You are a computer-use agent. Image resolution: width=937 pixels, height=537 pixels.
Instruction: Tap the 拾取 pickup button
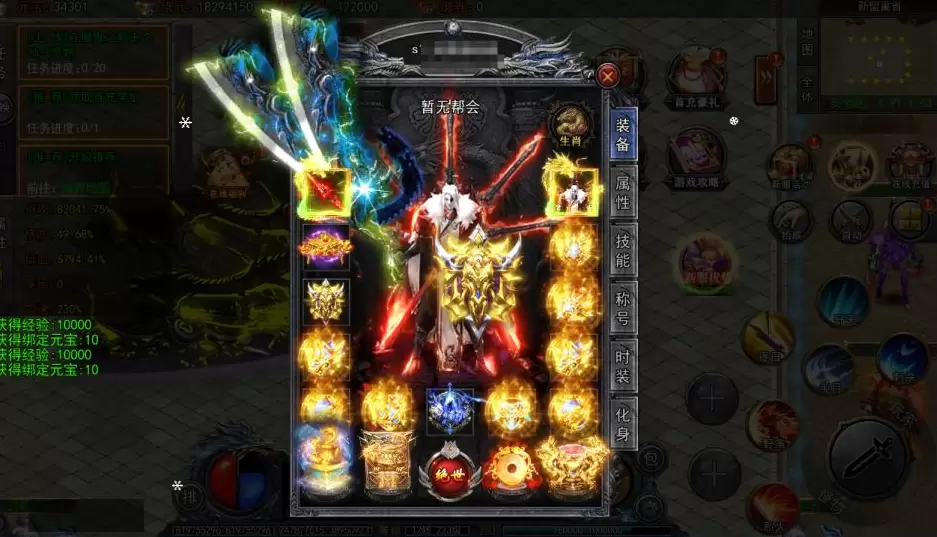click(791, 219)
